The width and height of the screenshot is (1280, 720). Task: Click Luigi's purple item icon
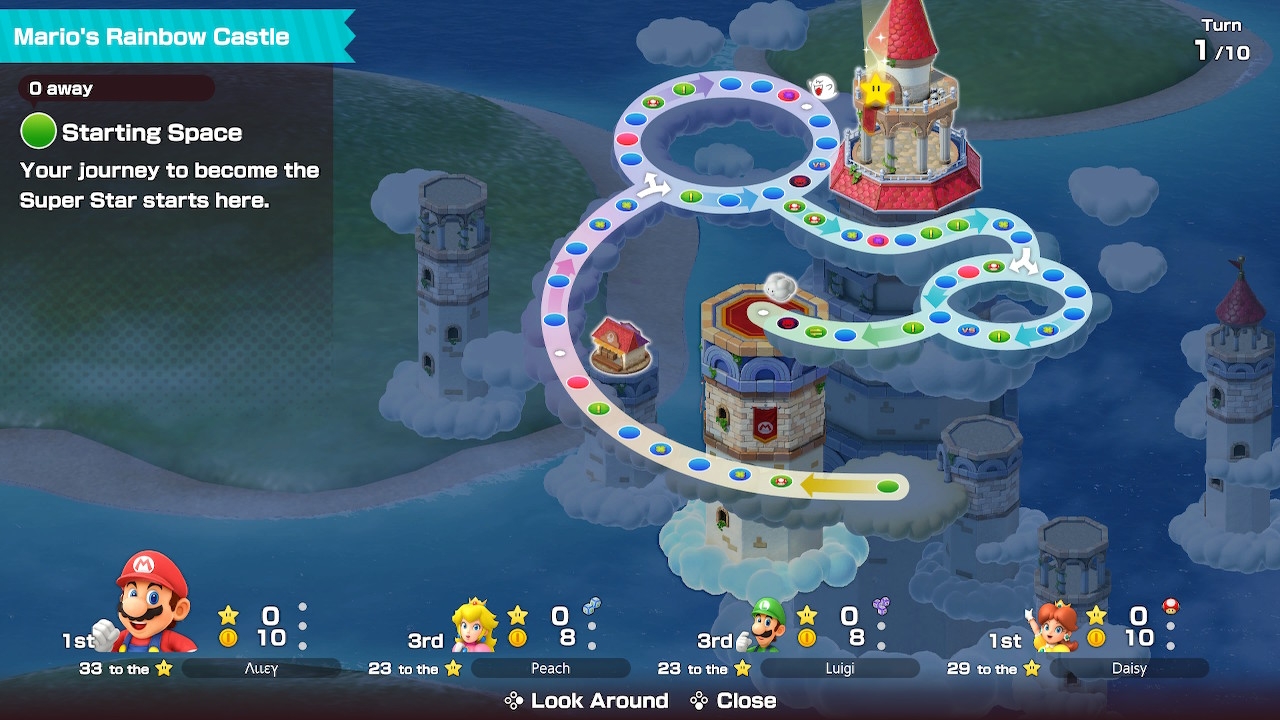881,605
